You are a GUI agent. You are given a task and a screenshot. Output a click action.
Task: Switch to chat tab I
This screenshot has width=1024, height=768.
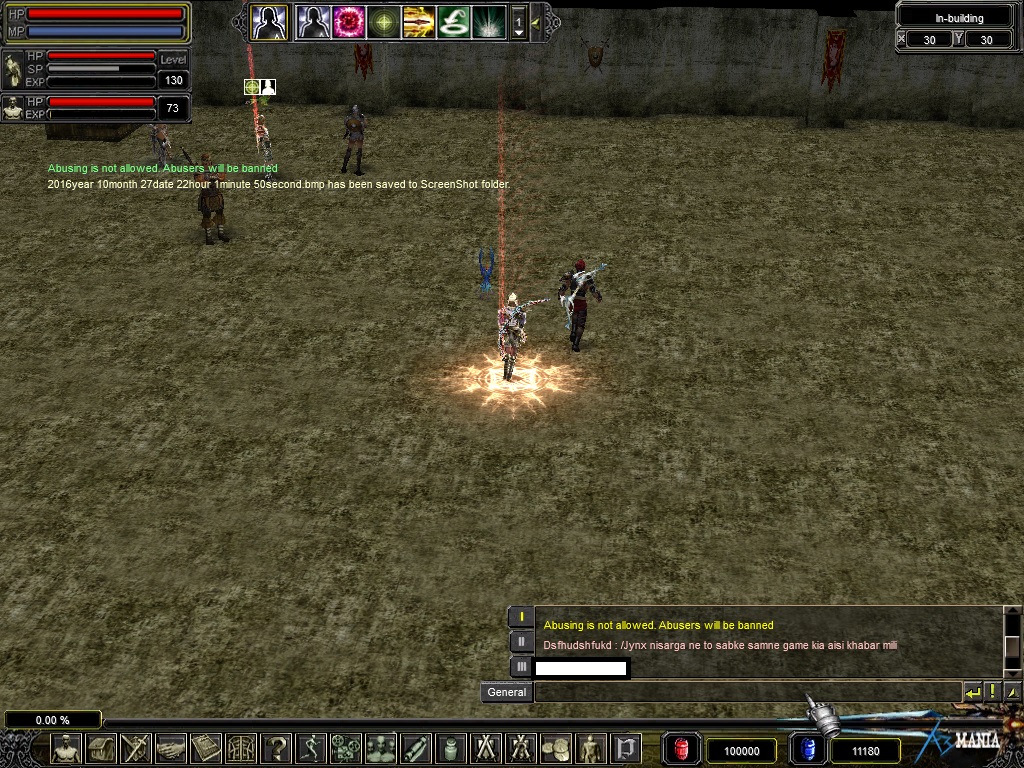coord(521,617)
